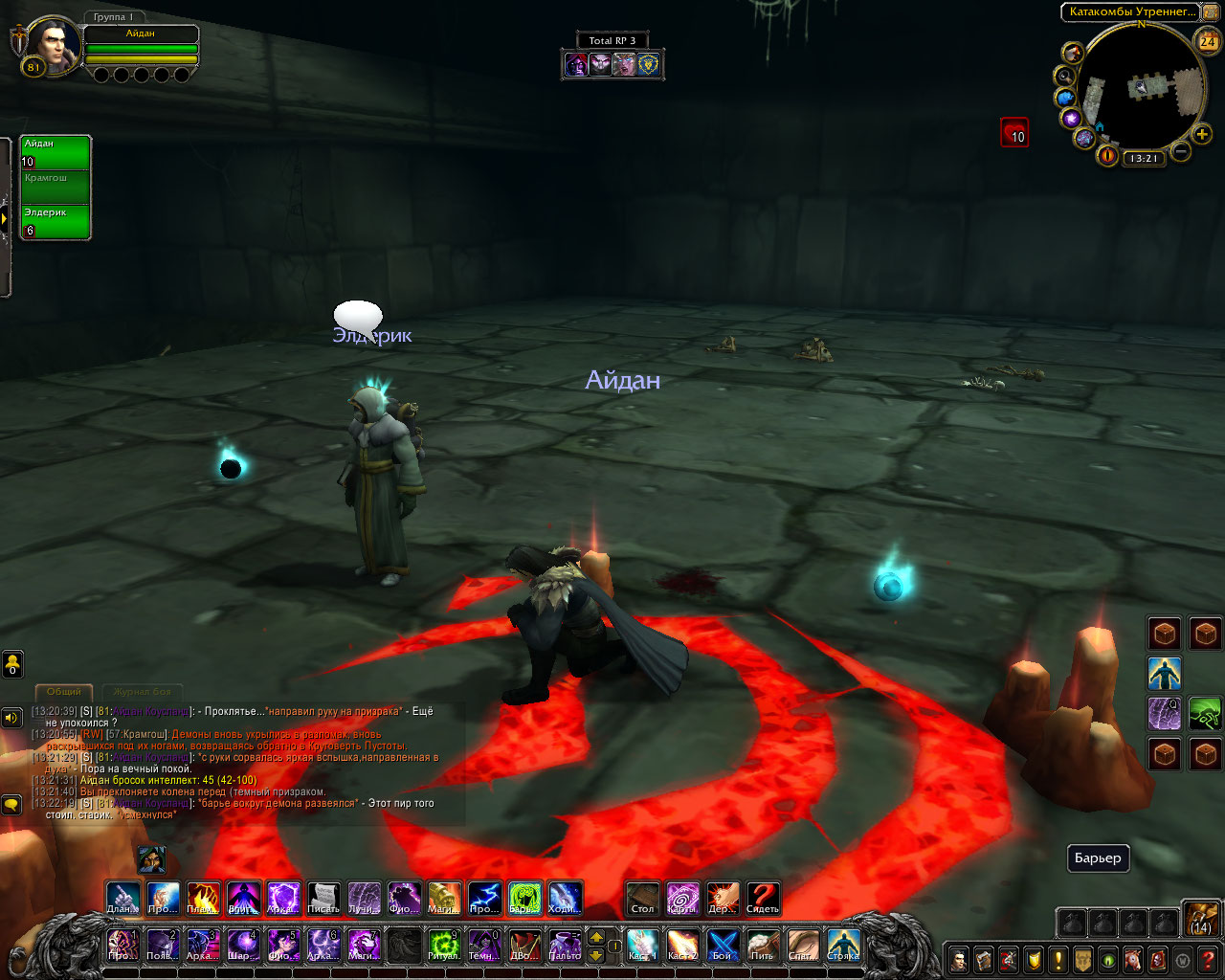Open the world map from the minimap corner

pos(1210,11)
